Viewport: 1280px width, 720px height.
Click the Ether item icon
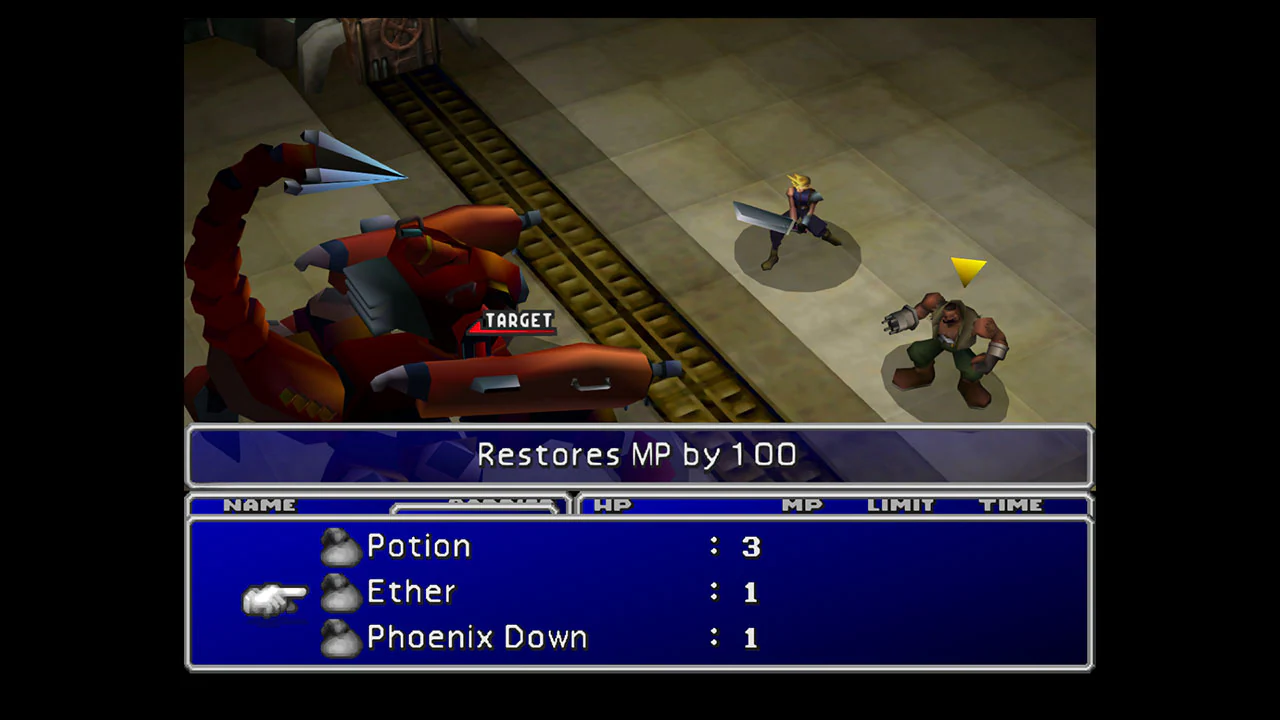tap(340, 591)
